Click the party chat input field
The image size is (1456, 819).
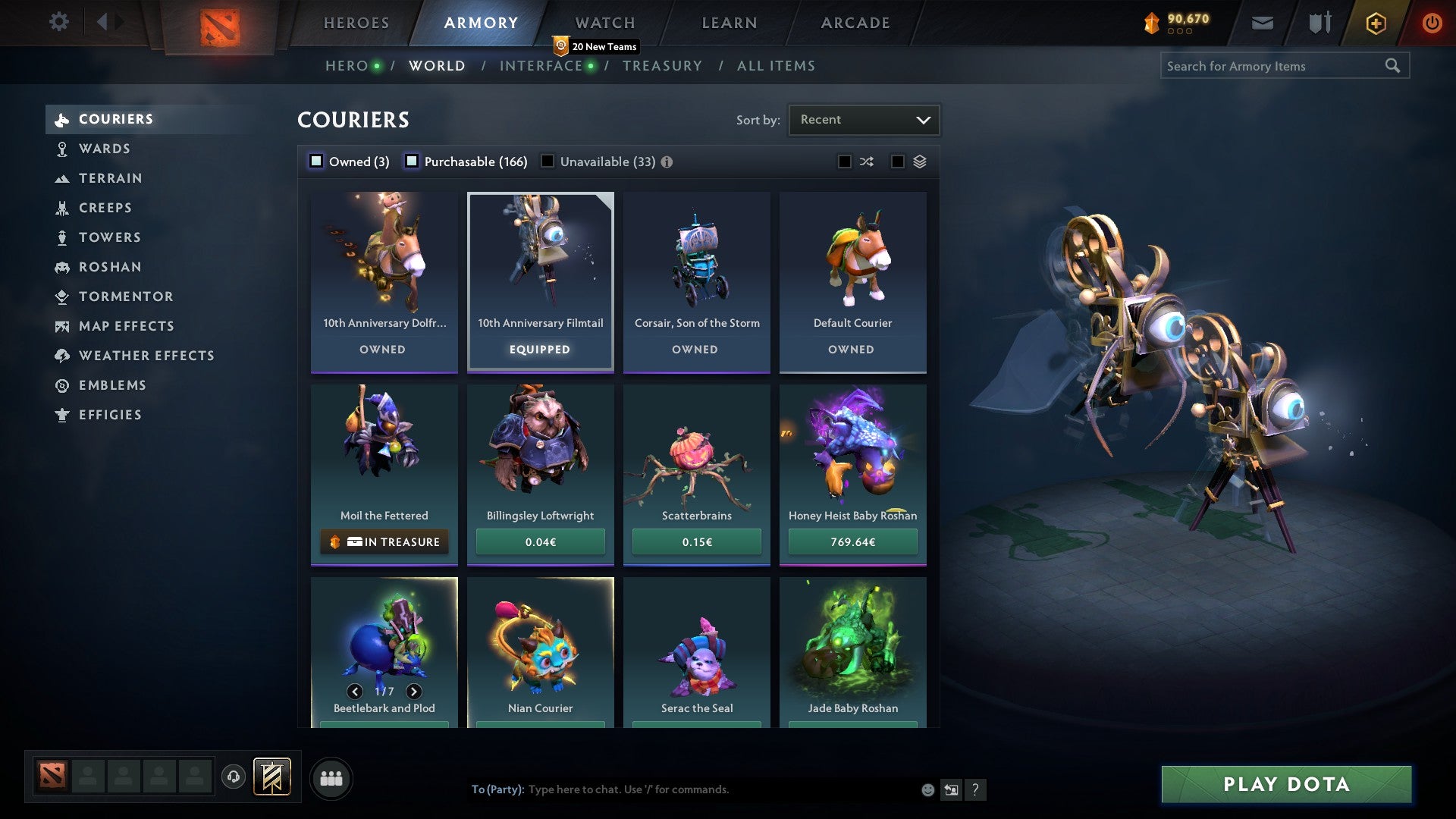[x=682, y=789]
